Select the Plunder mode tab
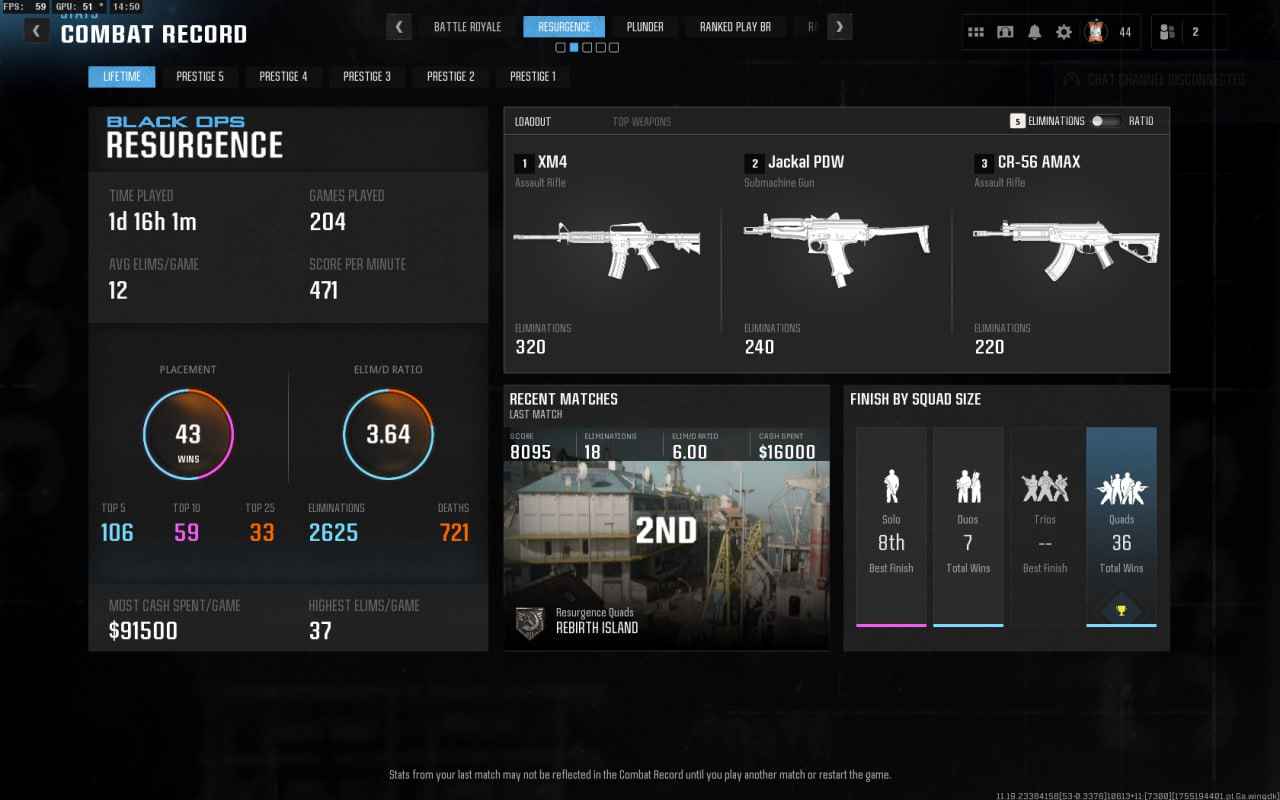This screenshot has width=1280, height=800. [x=644, y=27]
